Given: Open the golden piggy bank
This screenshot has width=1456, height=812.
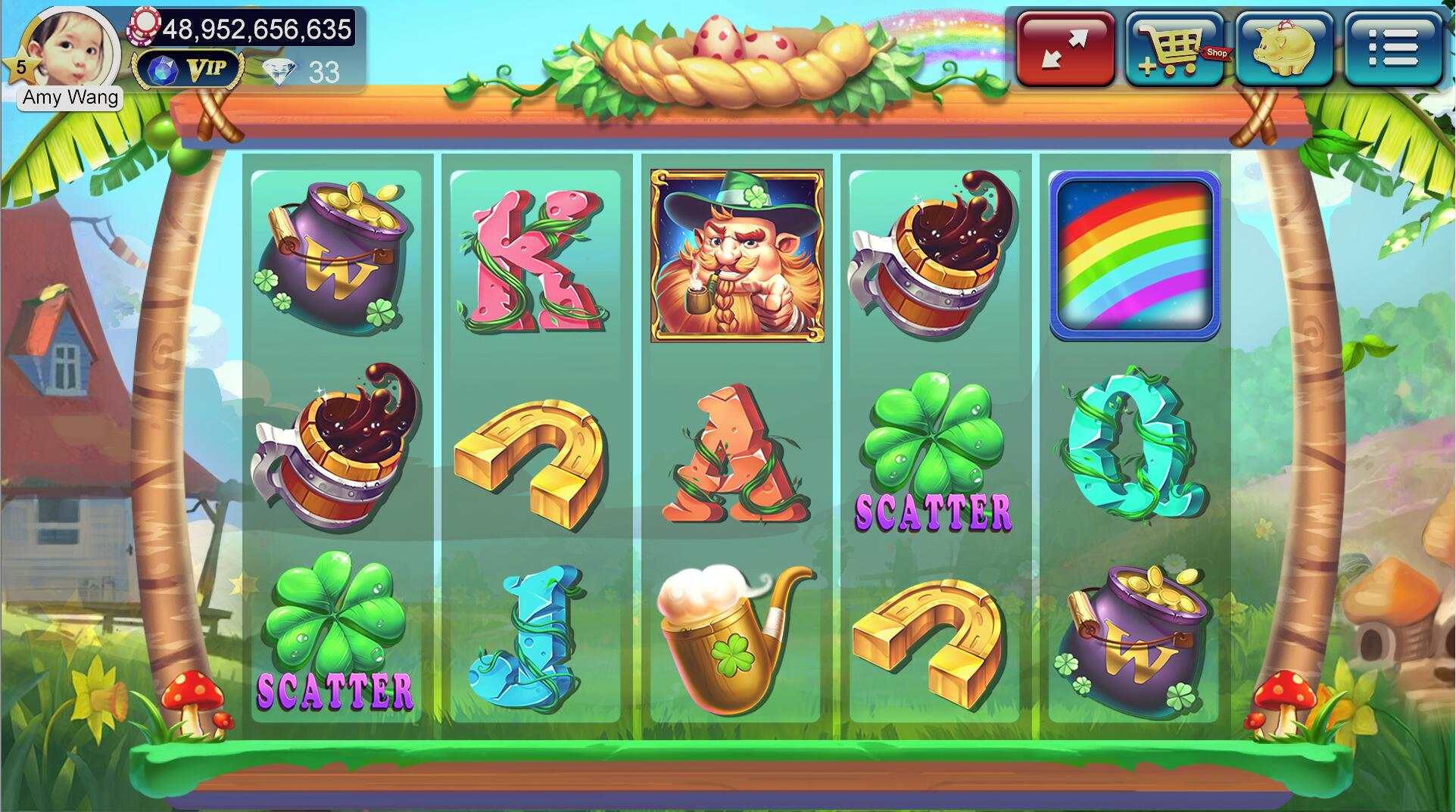Looking at the screenshot, I should pos(1284,48).
